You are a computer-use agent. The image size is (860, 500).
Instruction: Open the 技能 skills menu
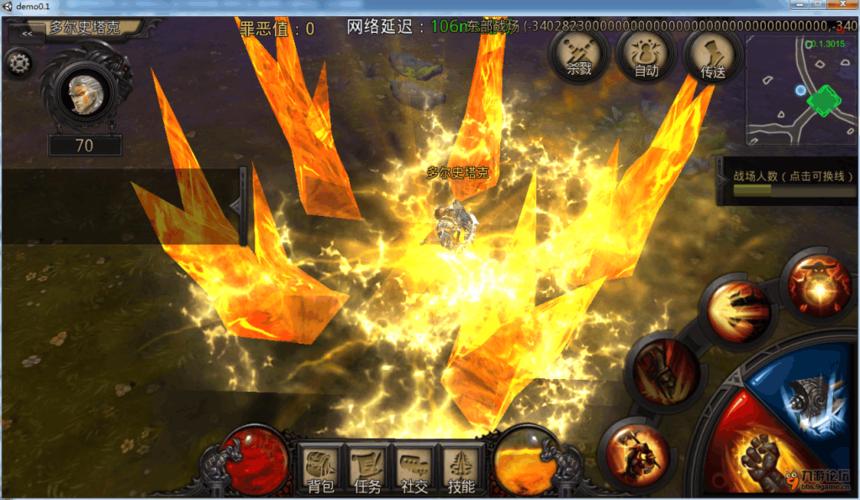coord(461,470)
